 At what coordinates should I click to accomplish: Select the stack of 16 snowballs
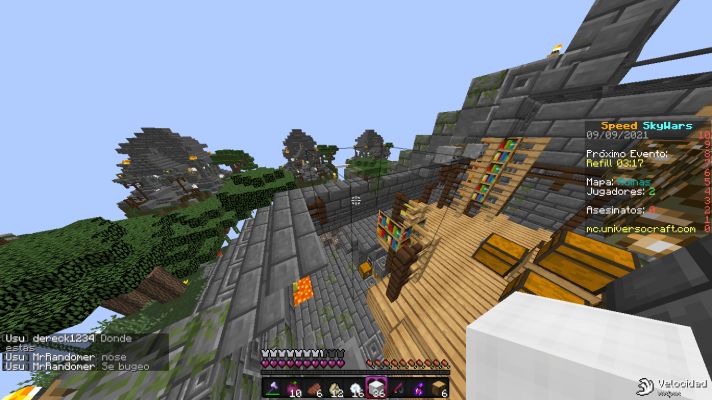click(356, 388)
